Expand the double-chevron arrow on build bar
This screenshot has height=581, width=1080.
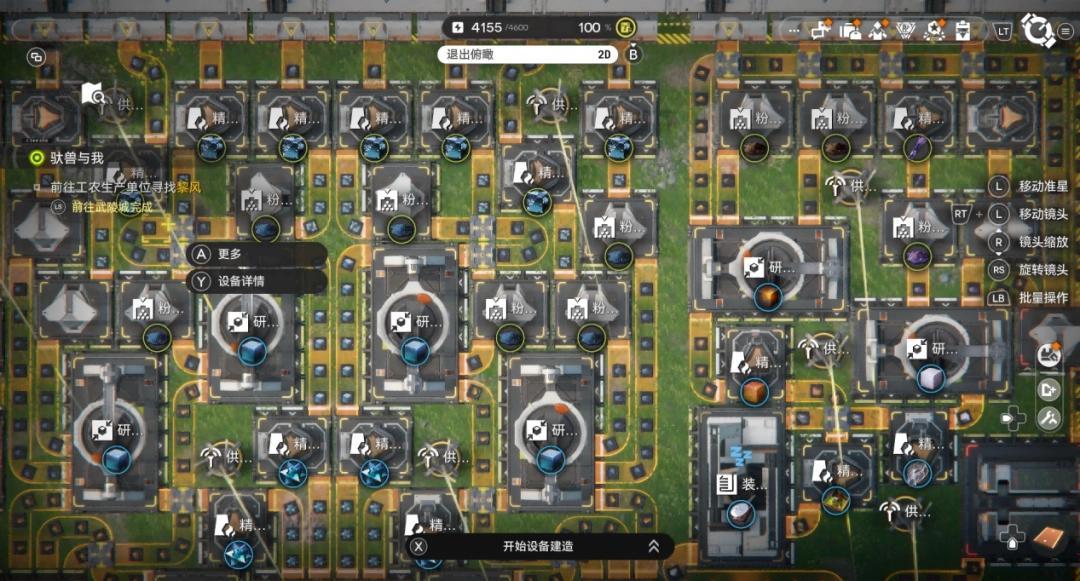(653, 546)
